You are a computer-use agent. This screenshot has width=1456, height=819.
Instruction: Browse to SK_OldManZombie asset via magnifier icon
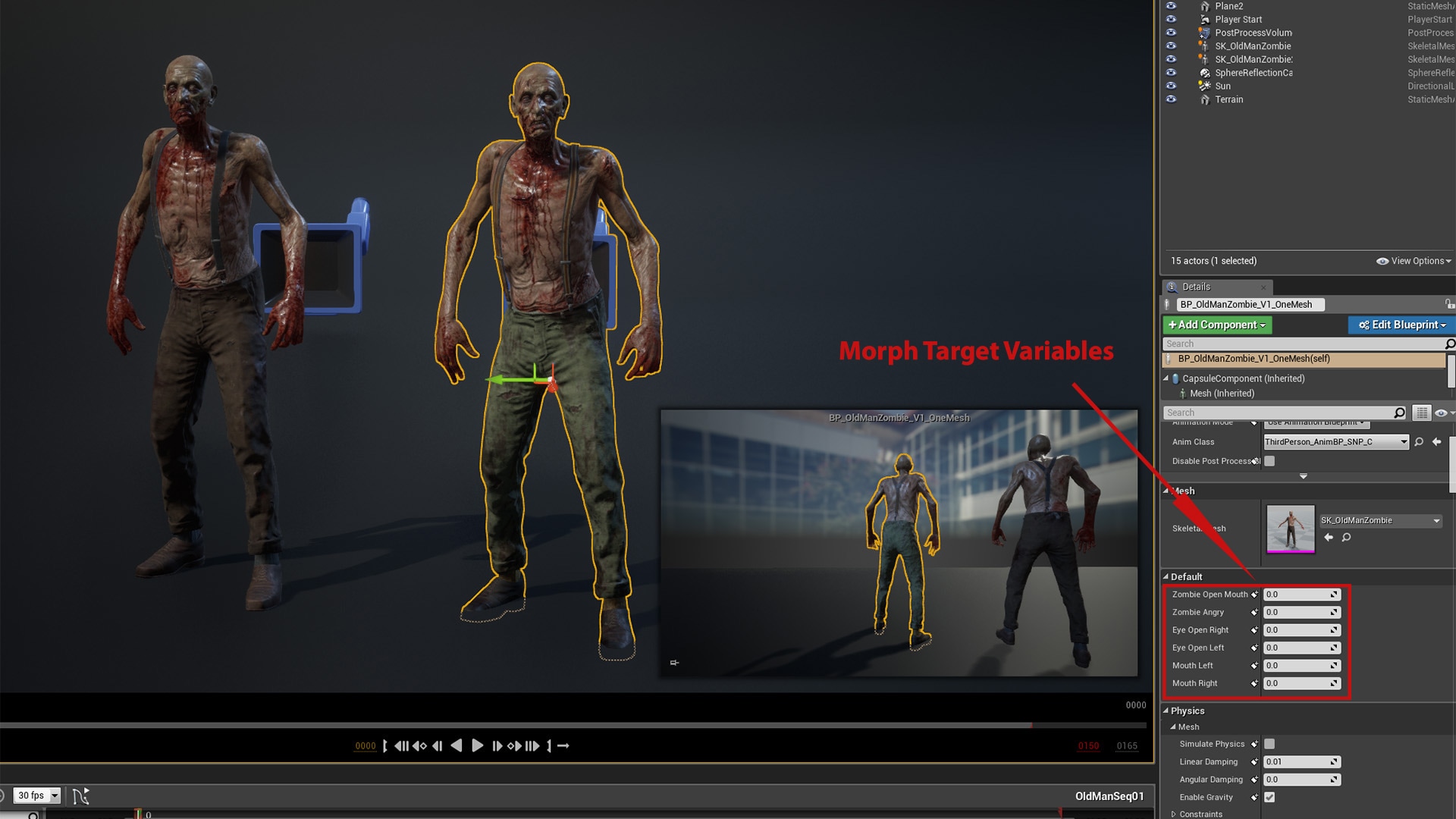(1346, 537)
